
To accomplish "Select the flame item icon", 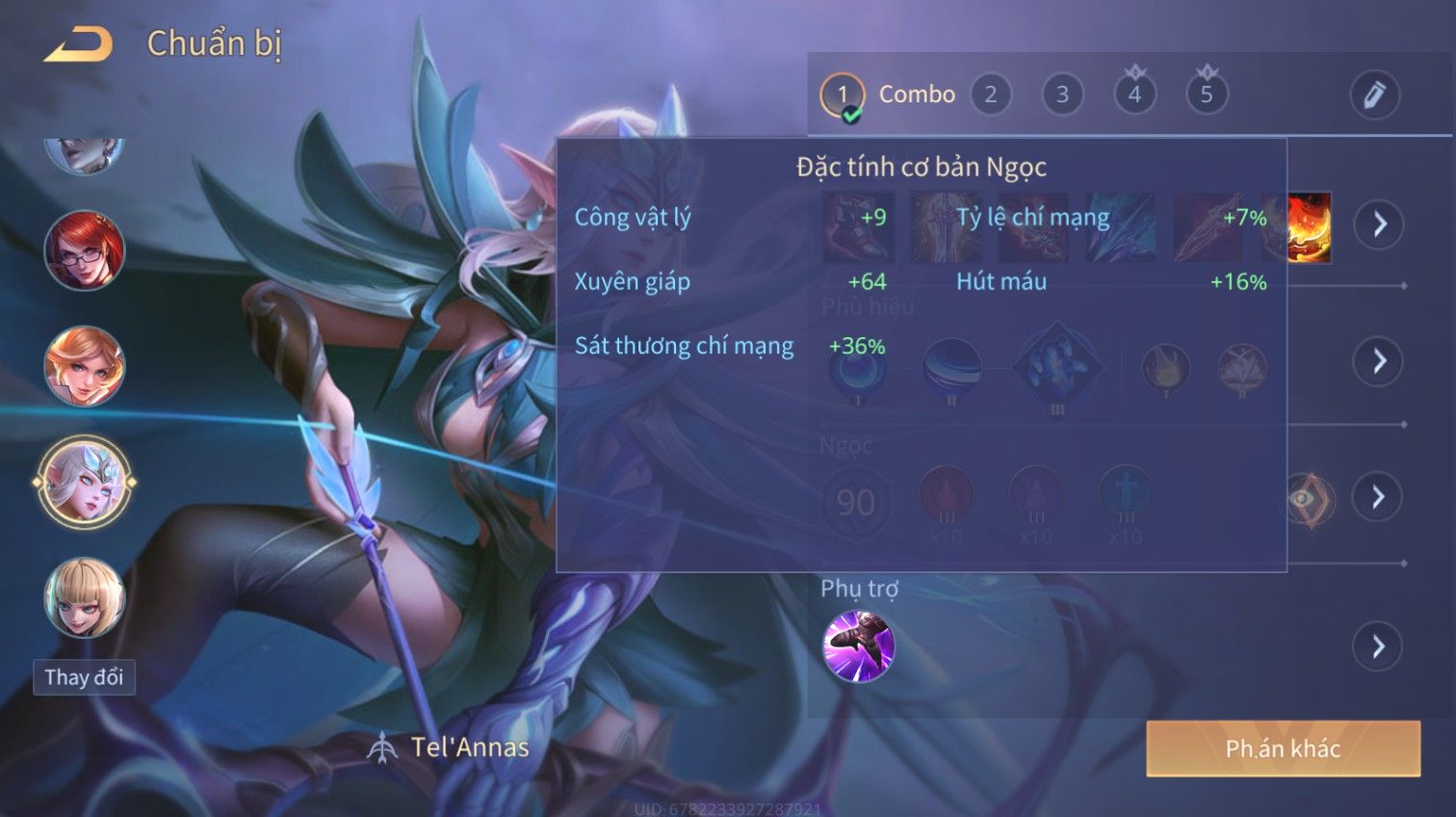I will [1310, 226].
